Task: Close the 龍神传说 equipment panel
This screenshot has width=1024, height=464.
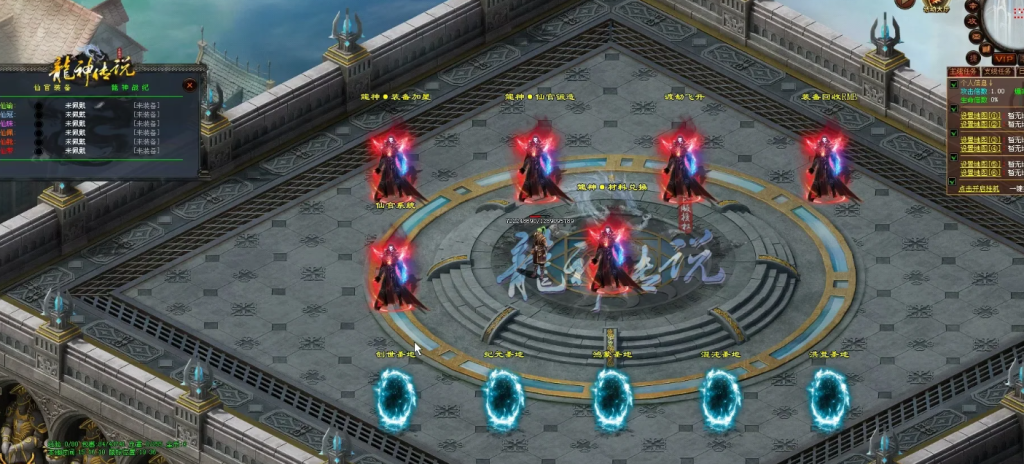Action: tap(189, 86)
